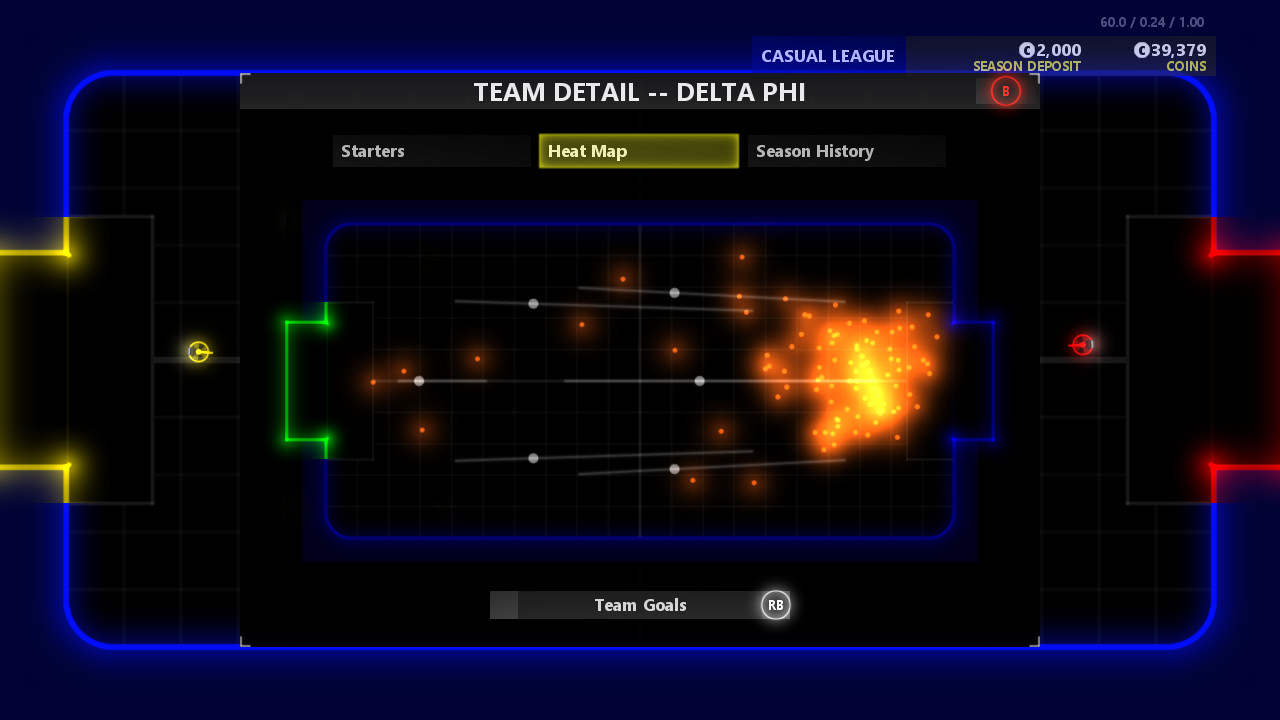Click the RB shoulder button icon
1280x720 pixels.
pyautogui.click(x=776, y=605)
